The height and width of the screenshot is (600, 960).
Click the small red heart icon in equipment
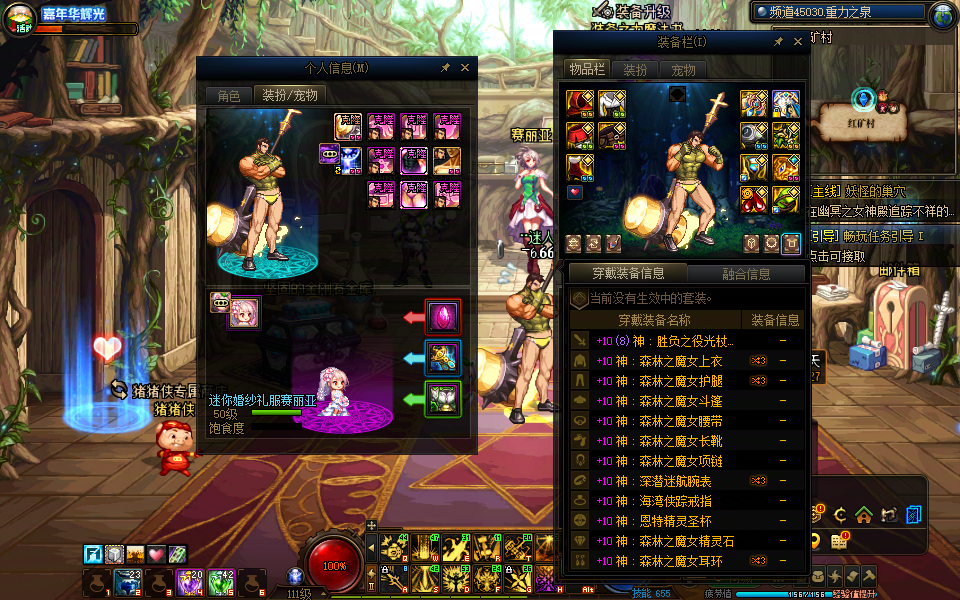coord(575,191)
